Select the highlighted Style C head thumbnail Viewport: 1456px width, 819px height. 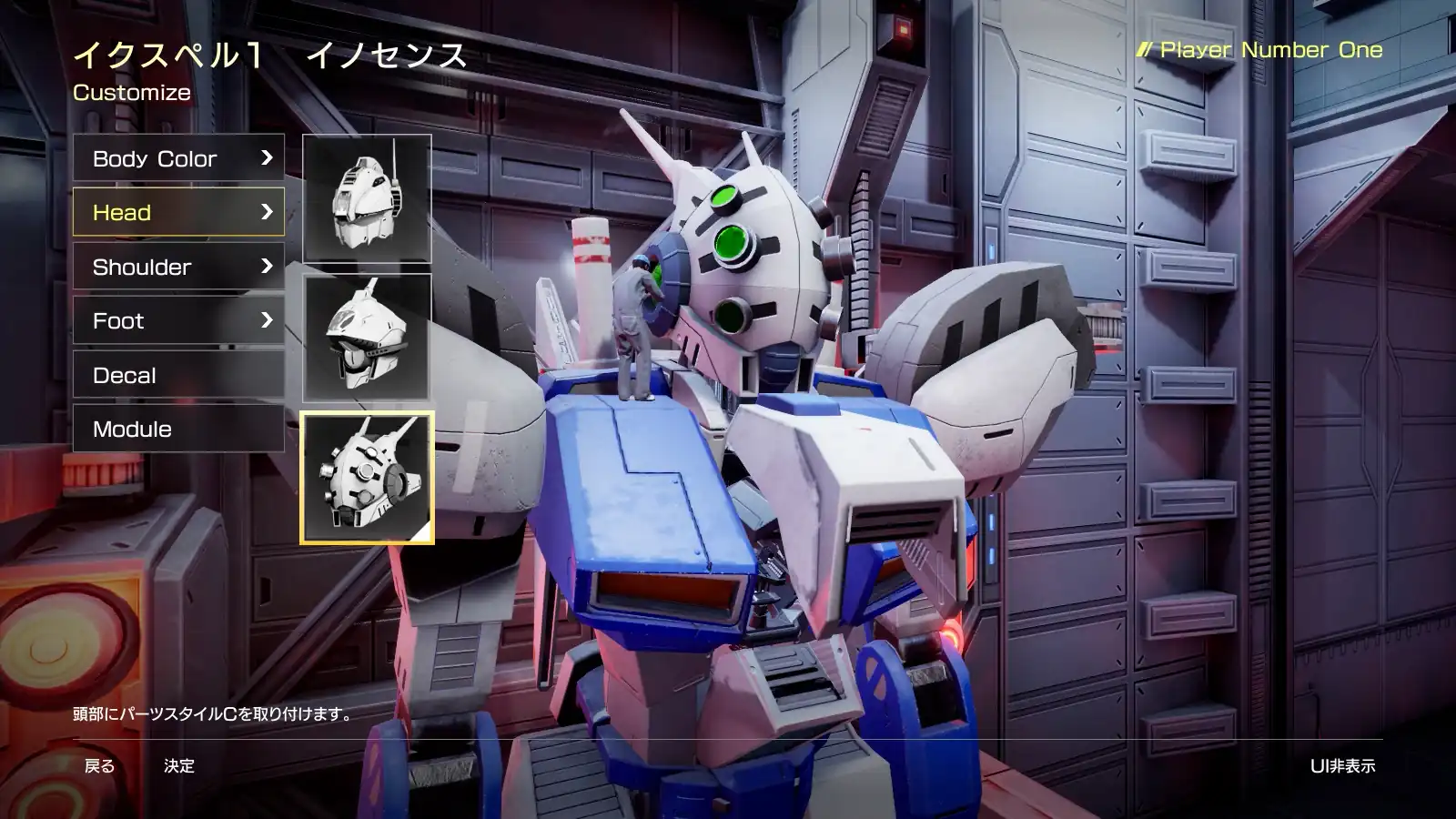coord(366,477)
